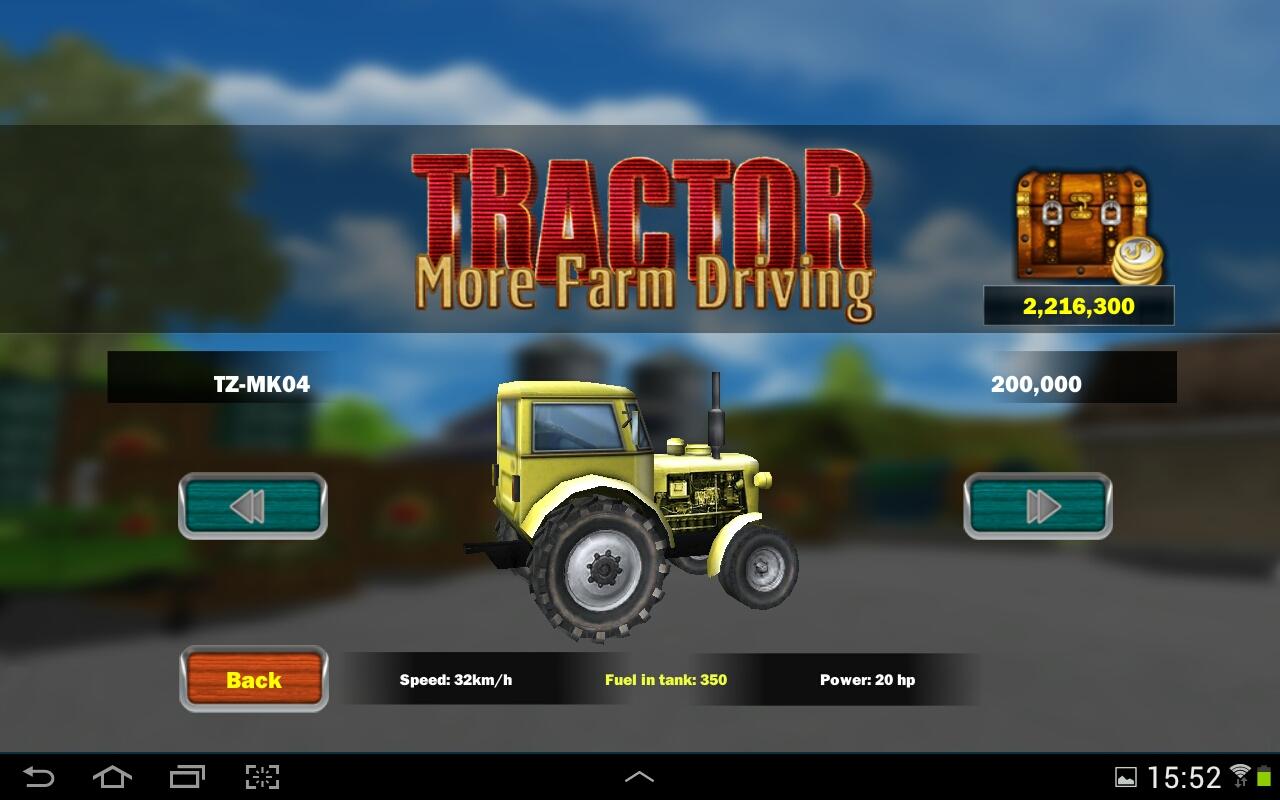This screenshot has height=800, width=1280.
Task: Open the recent apps icon
Action: (188, 775)
